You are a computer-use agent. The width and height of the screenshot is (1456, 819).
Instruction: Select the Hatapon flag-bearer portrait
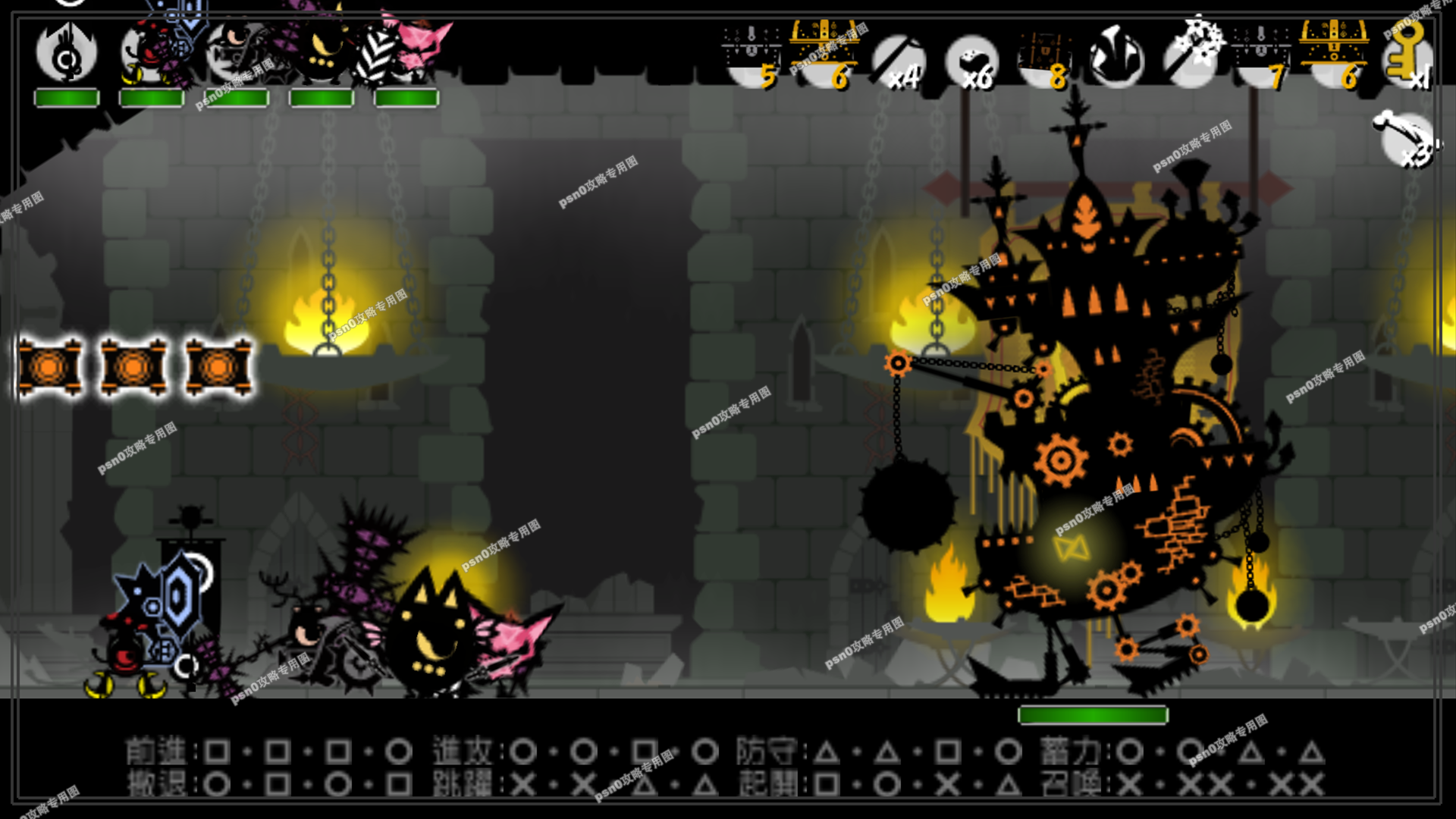pyautogui.click(x=67, y=55)
